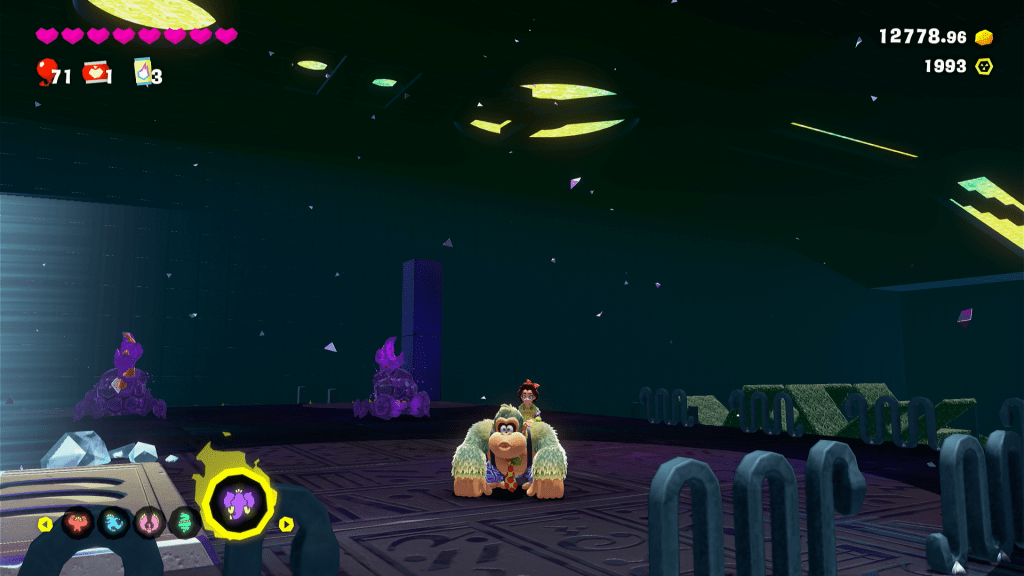Select the red Kong Bananza transformation icon
Viewport: 1024px width, 576px height.
click(77, 523)
